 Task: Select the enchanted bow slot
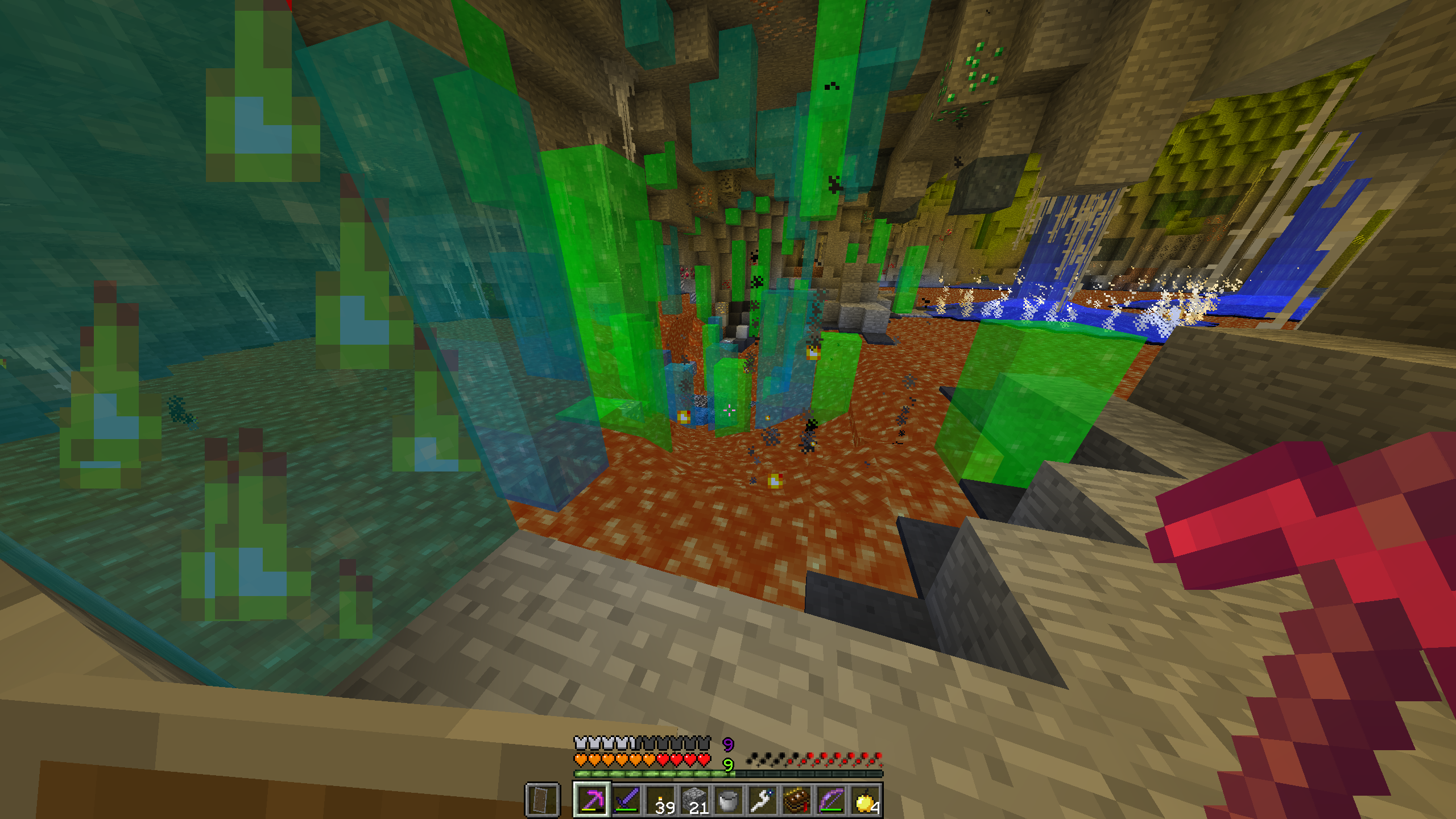click(831, 800)
